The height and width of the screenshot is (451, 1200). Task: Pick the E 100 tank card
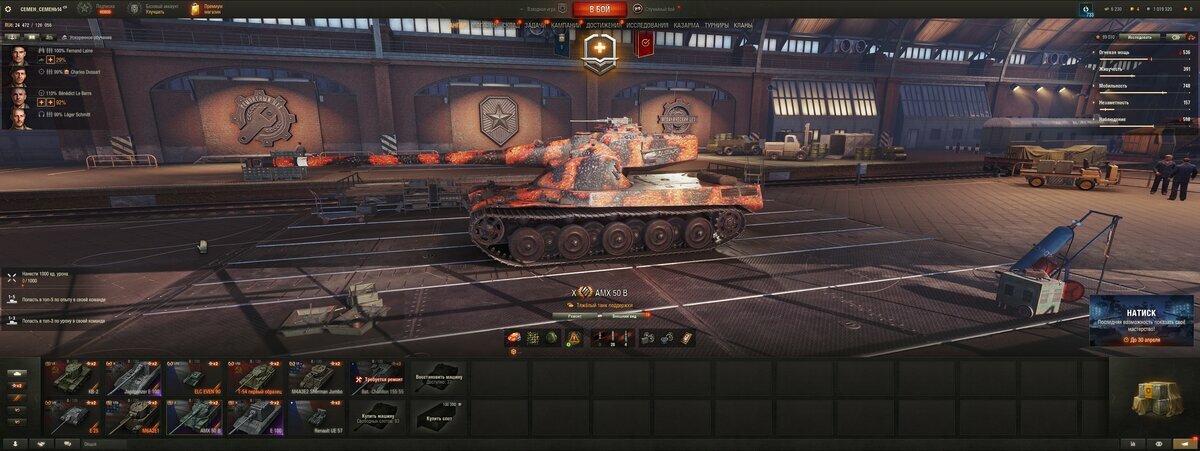(256, 416)
